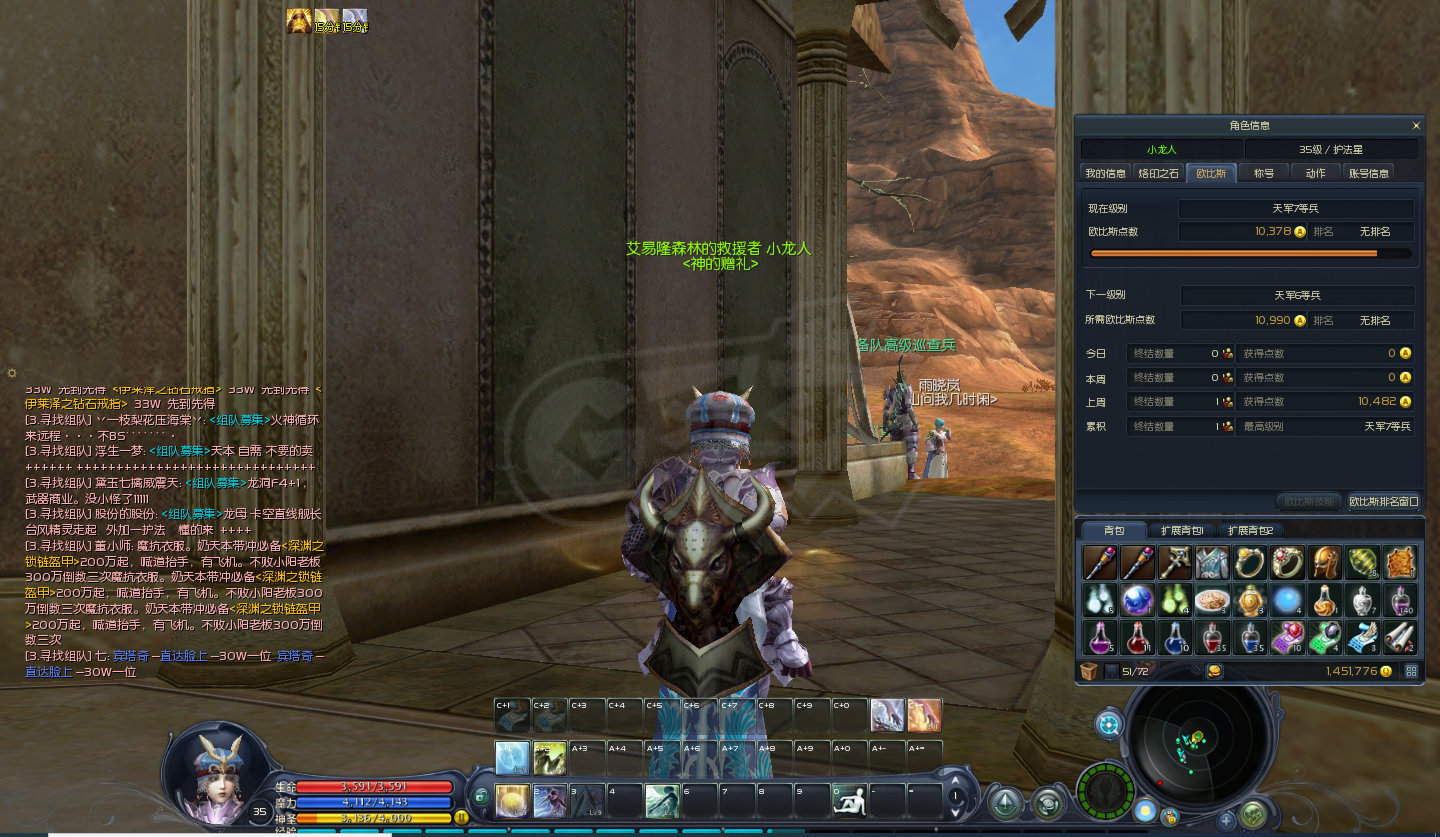
Task: Toggle the bag grid layout button
Action: (x=1411, y=671)
